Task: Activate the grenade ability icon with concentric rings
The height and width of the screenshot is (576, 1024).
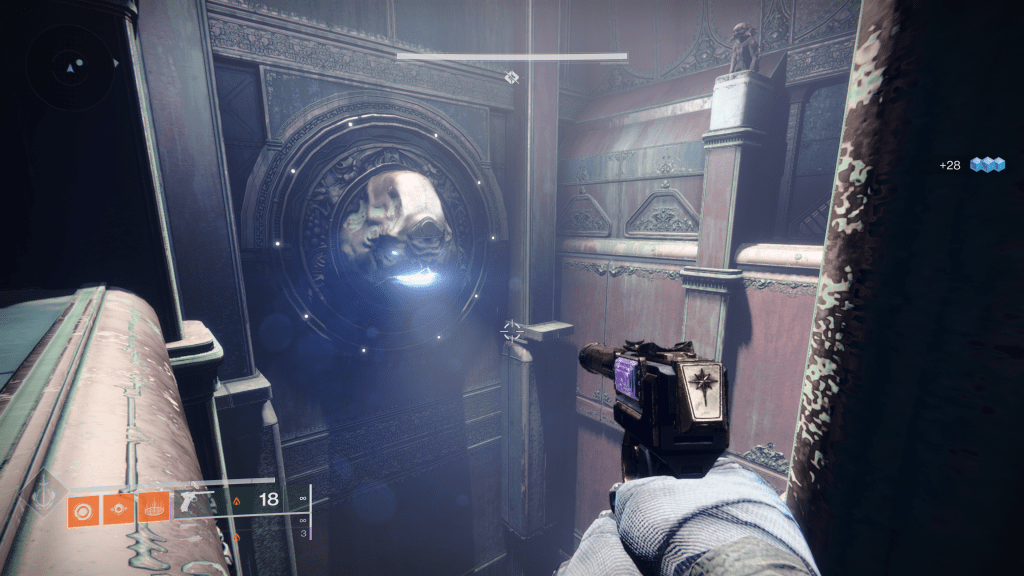Action: tap(83, 510)
